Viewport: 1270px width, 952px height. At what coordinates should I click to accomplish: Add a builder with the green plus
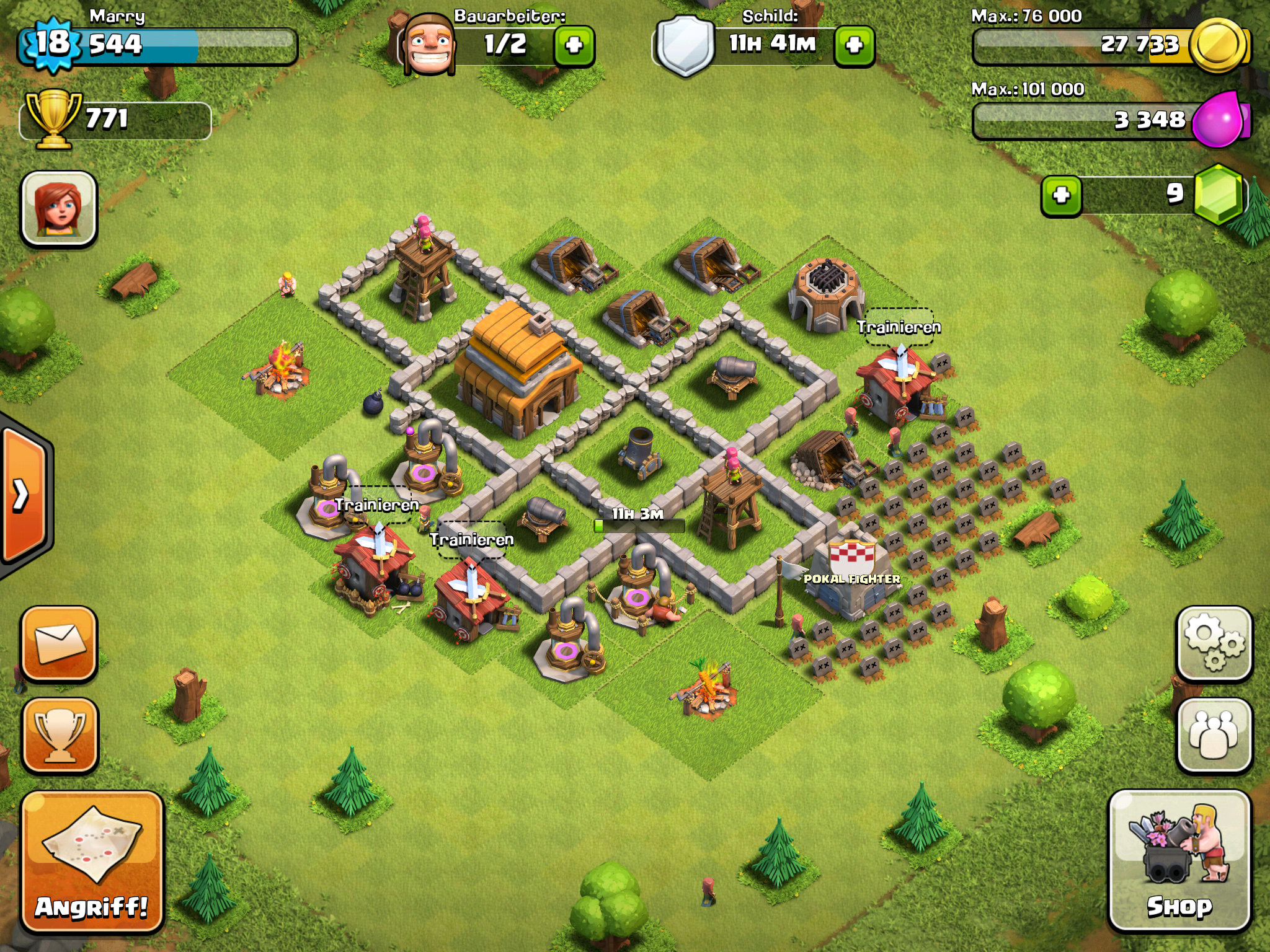[574, 45]
